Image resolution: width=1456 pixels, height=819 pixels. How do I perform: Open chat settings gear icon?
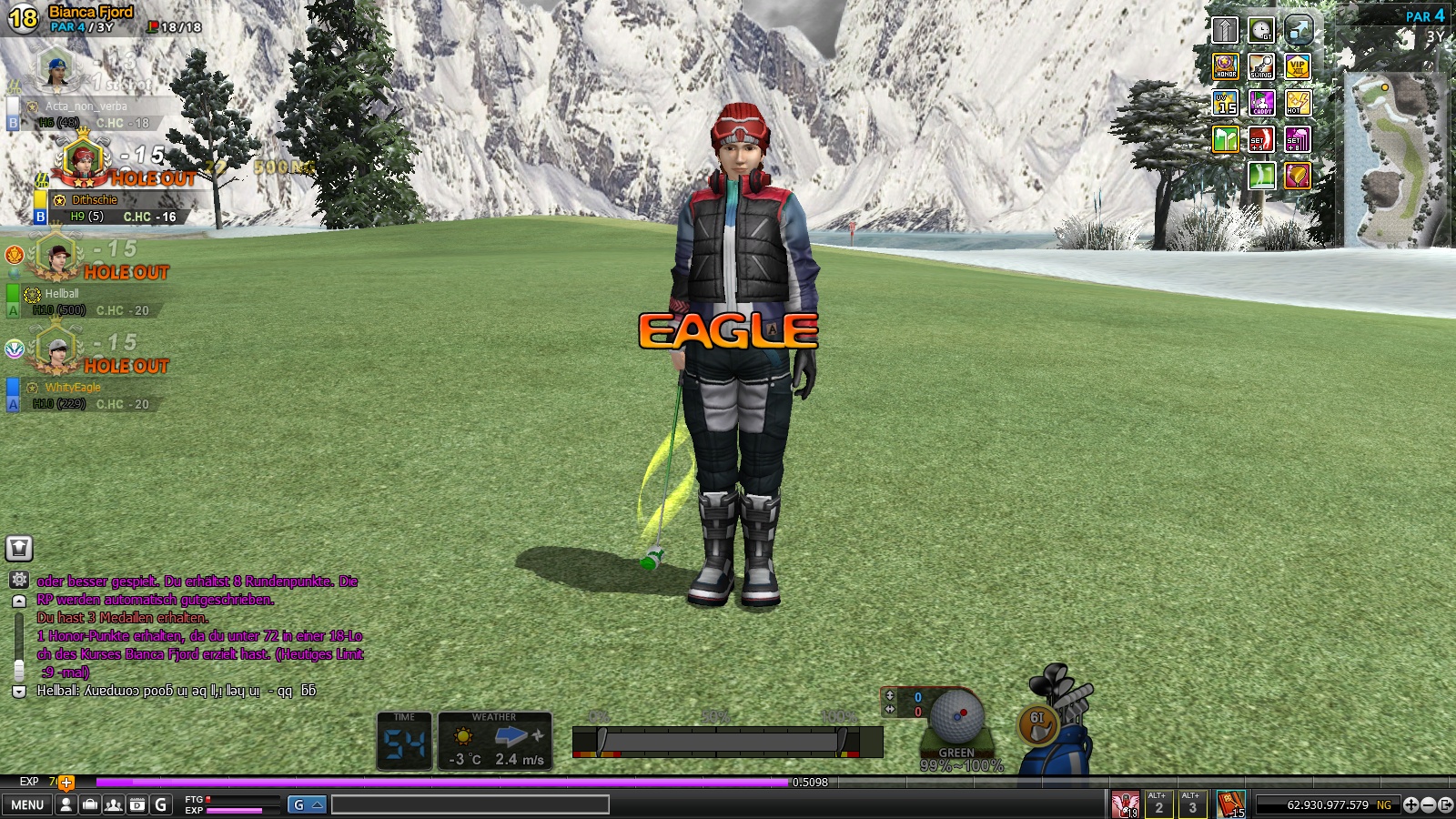[19, 580]
